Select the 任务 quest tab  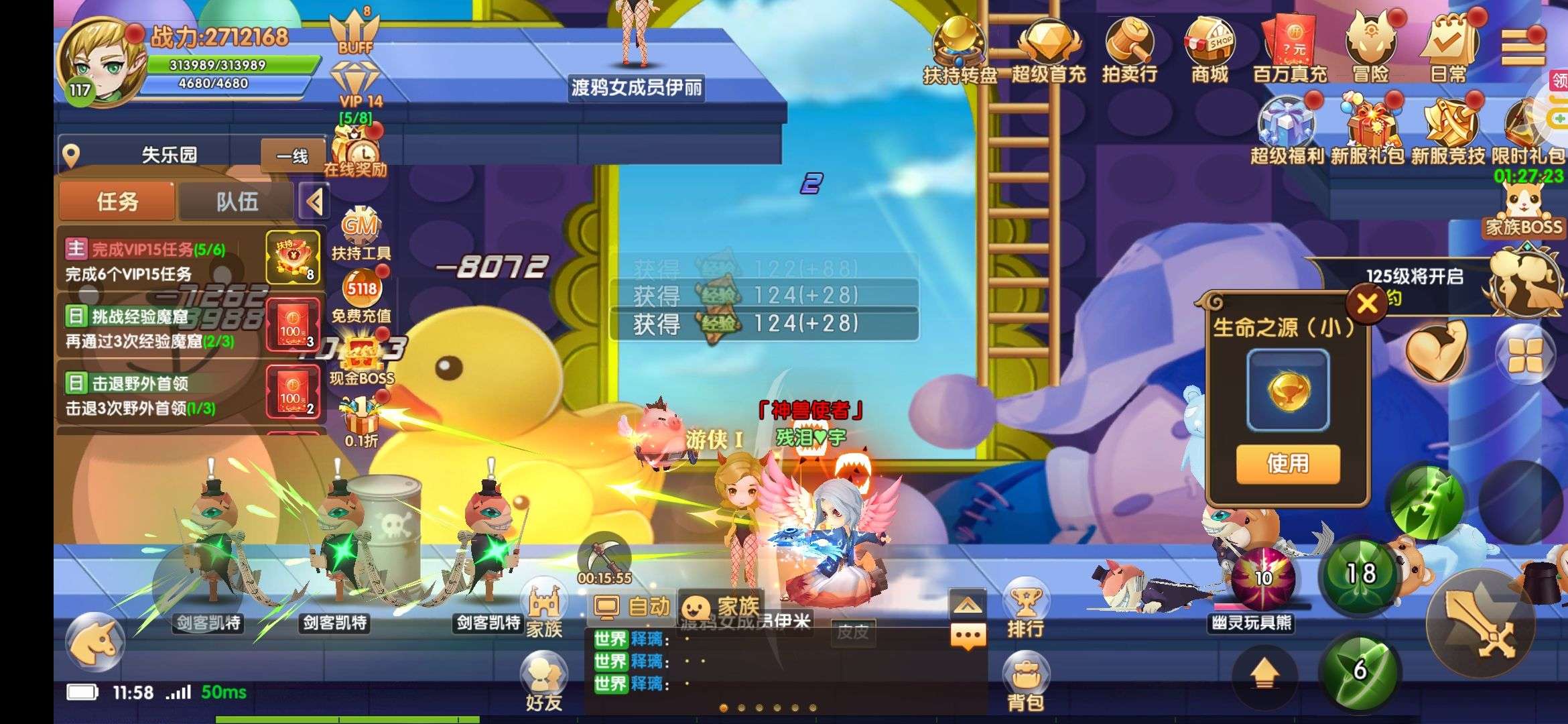click(117, 201)
